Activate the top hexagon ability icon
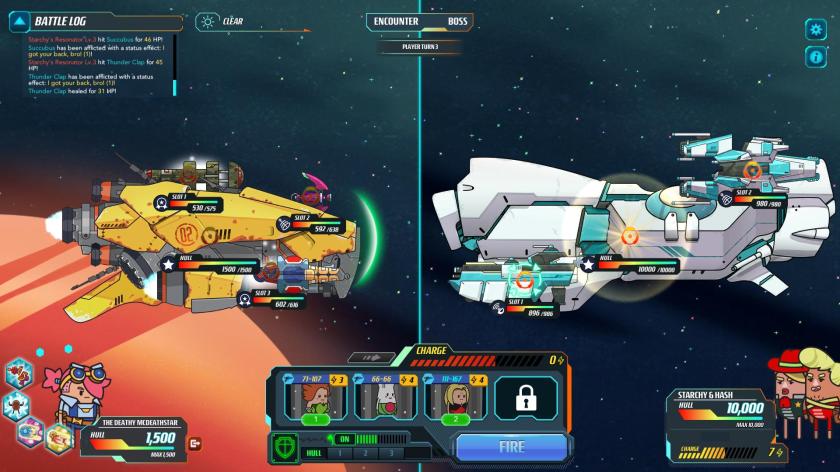The width and height of the screenshot is (840, 472). coord(18,374)
